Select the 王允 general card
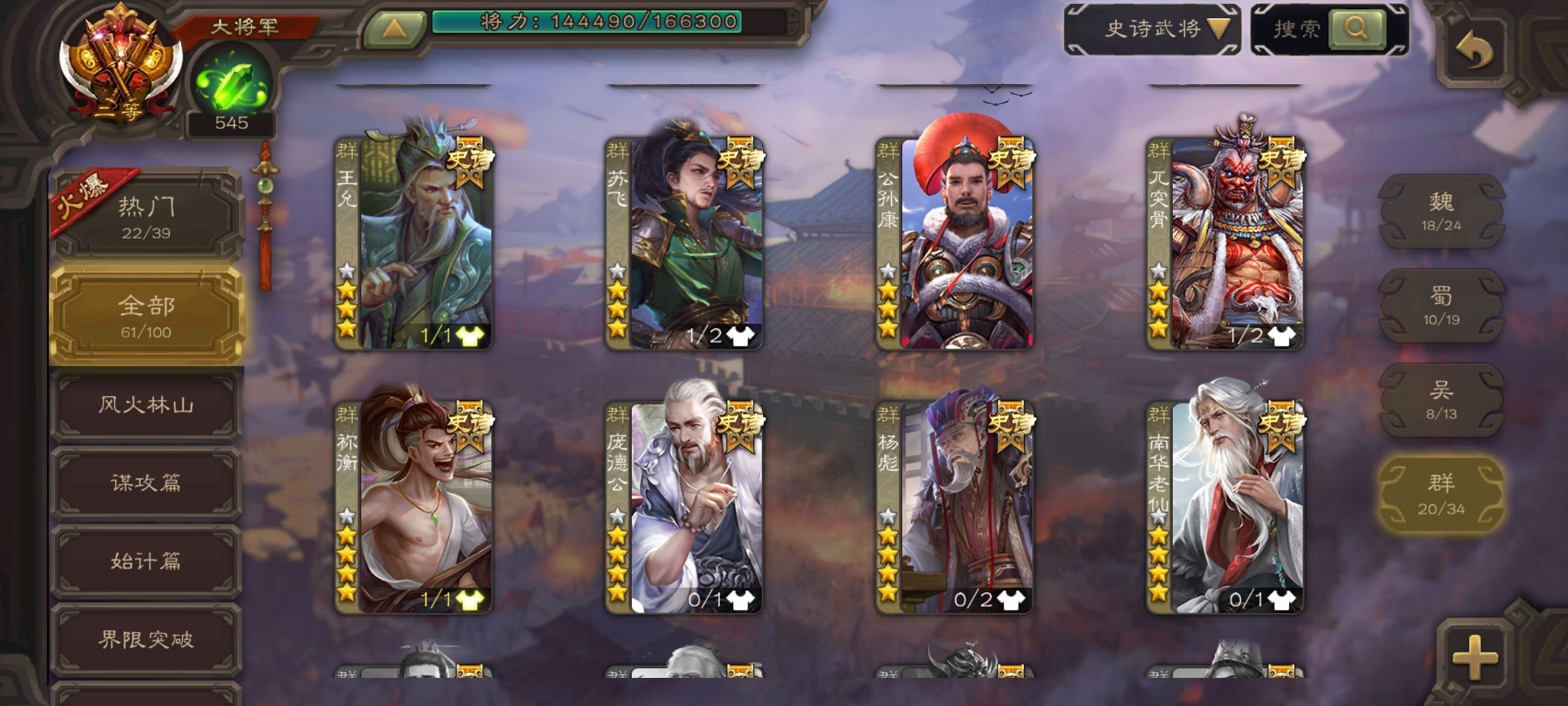The image size is (1568, 706). click(414, 242)
